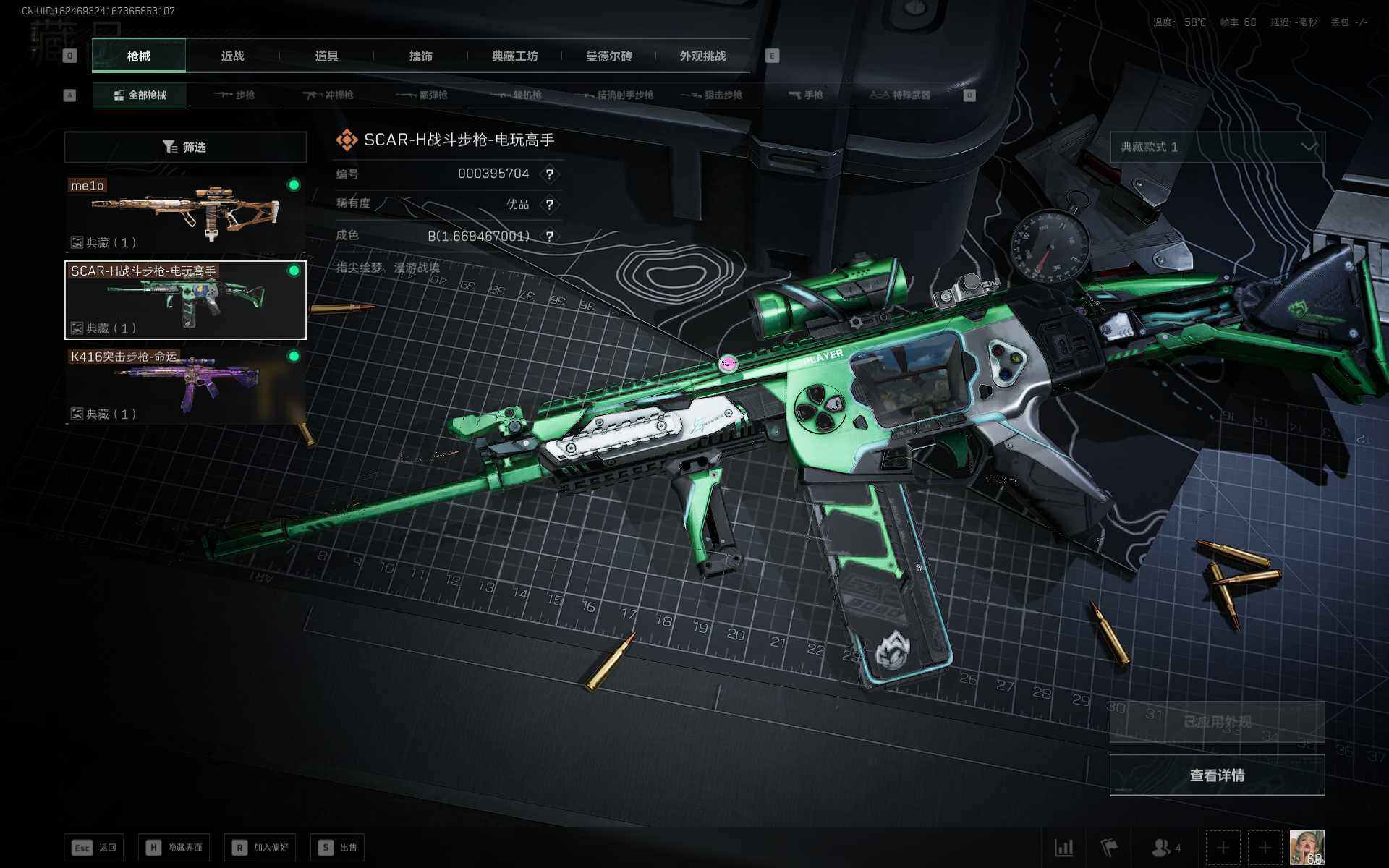Filter weapons by 步枪 rifle category
Screen dimensions: 1389x868
235,95
